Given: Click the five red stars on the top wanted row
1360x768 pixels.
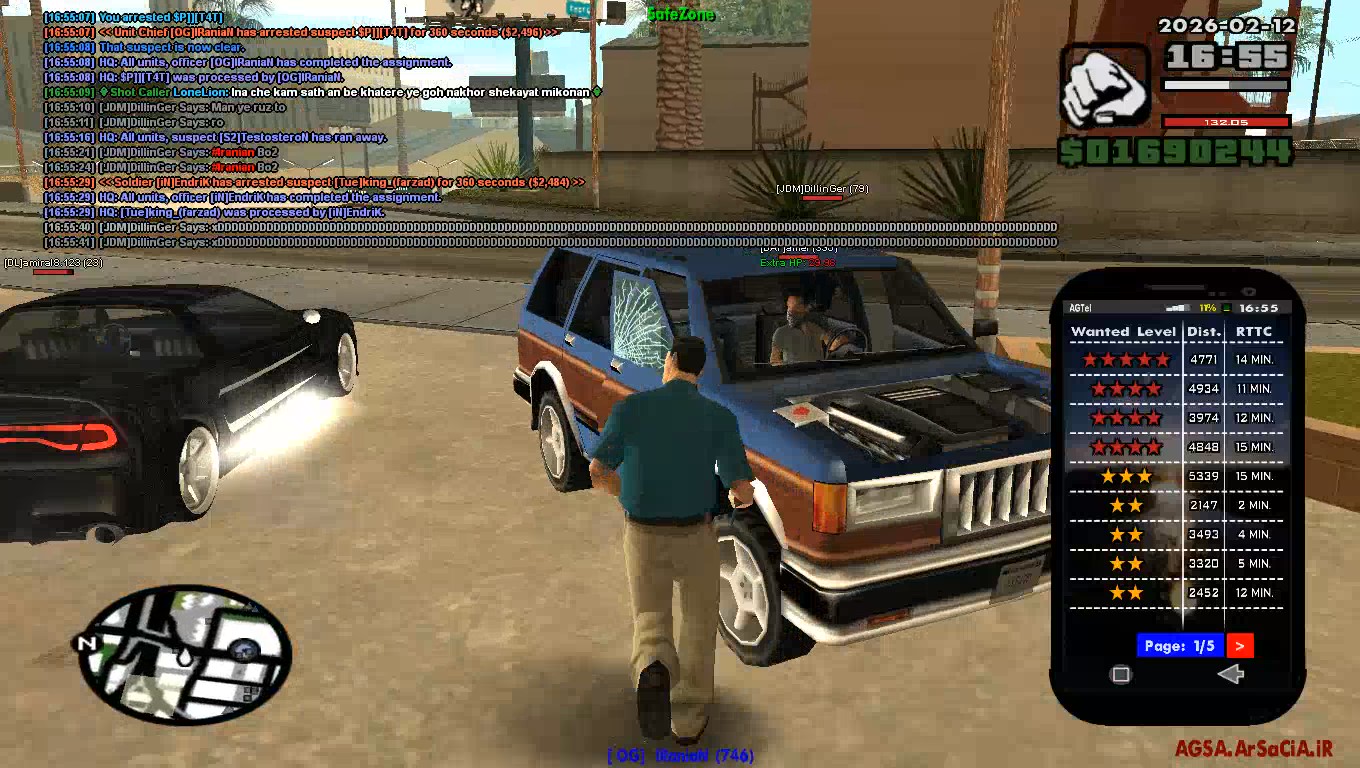Looking at the screenshot, I should pos(1124,359).
